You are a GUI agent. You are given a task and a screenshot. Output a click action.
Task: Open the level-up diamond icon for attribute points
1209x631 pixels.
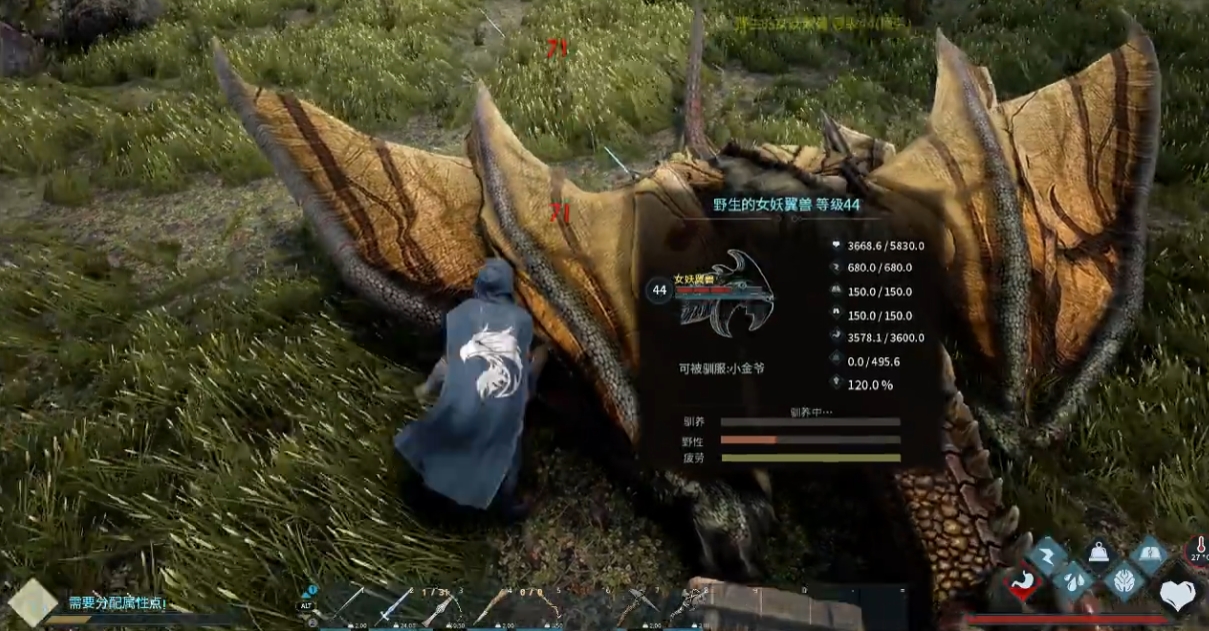pyautogui.click(x=32, y=603)
